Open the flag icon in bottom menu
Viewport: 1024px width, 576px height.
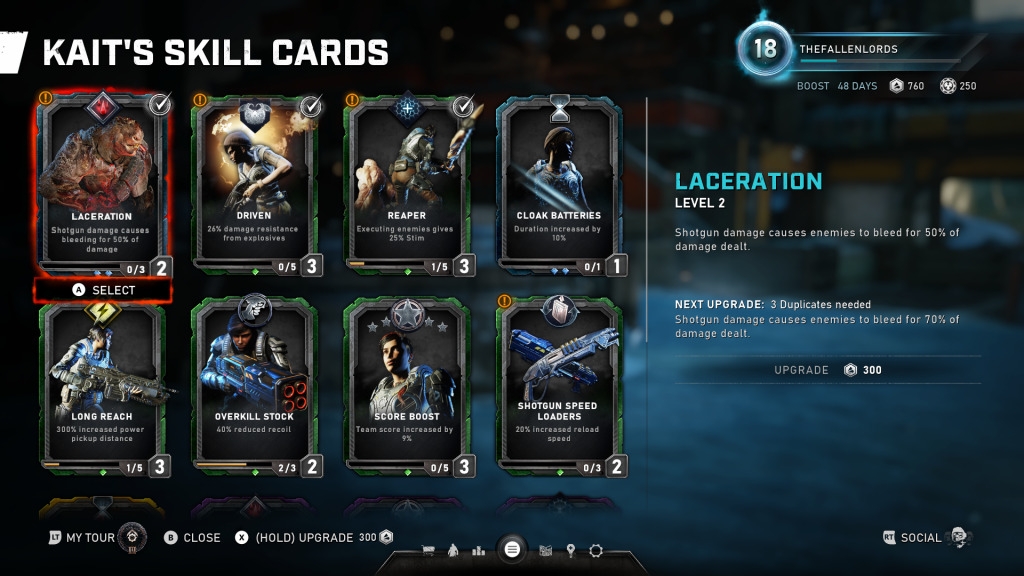[546, 550]
